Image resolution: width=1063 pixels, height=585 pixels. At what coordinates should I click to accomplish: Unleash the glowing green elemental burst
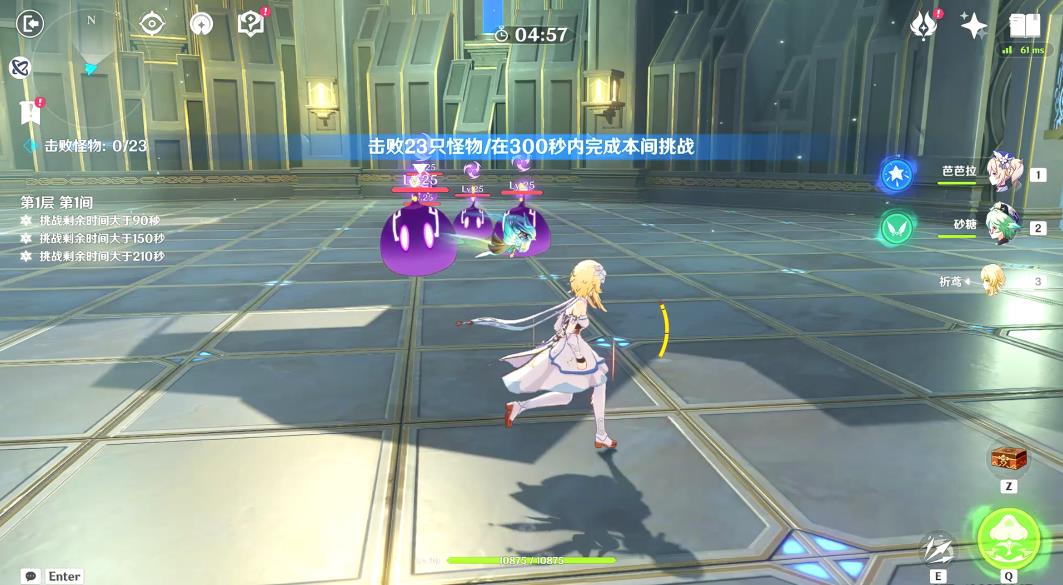[x=1008, y=539]
